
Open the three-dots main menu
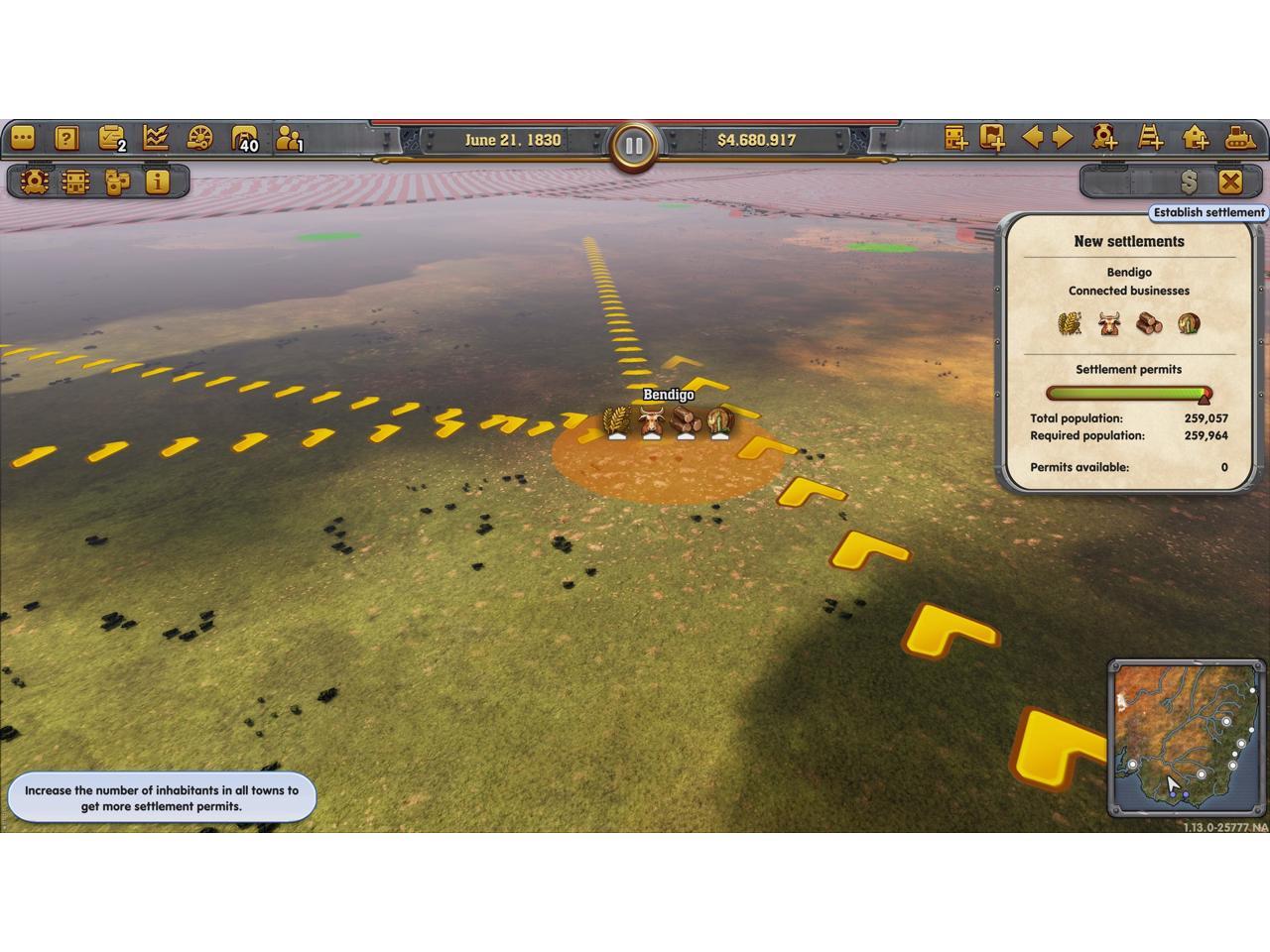click(23, 138)
